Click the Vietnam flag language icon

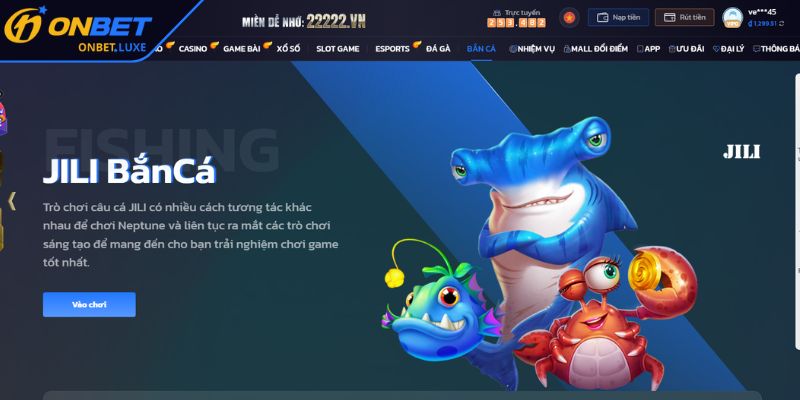tap(569, 17)
